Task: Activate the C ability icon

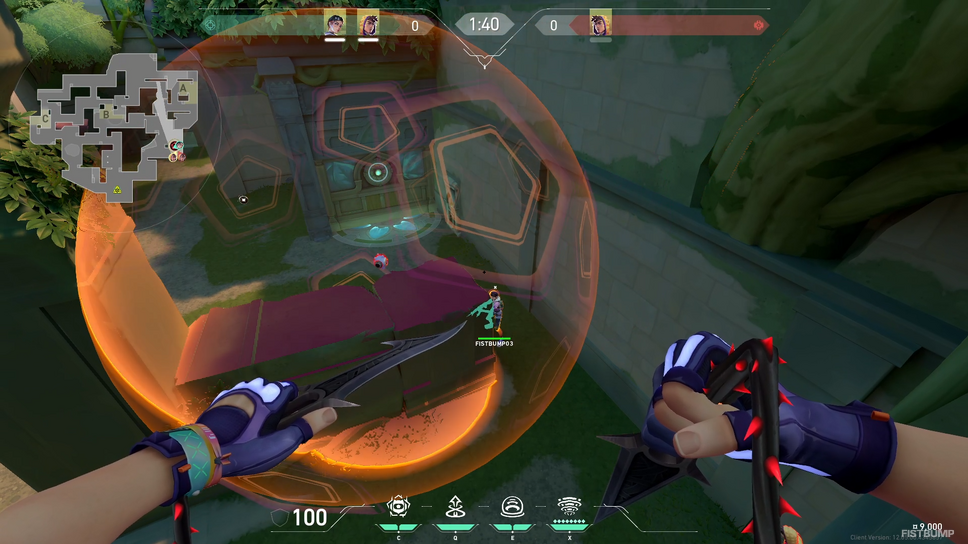Action: tap(400, 507)
